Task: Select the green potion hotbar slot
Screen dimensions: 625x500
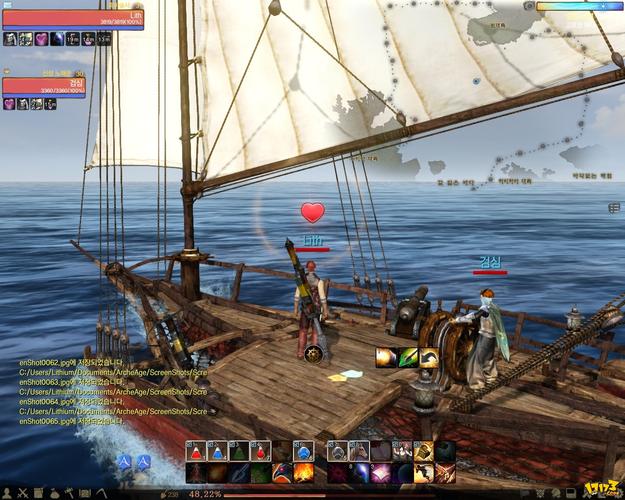Action: [239, 451]
